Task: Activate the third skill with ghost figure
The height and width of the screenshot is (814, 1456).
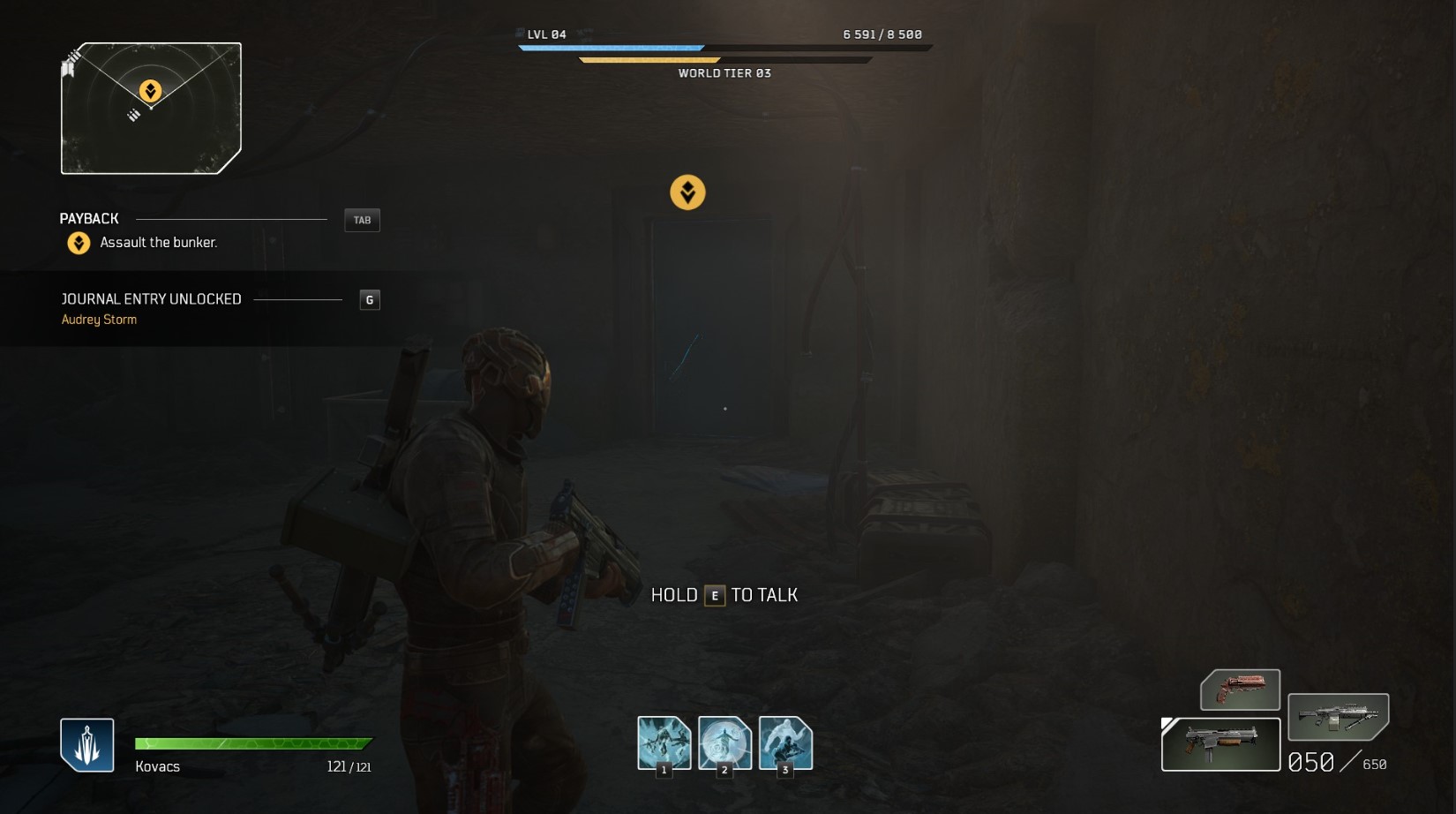Action: tap(785, 742)
